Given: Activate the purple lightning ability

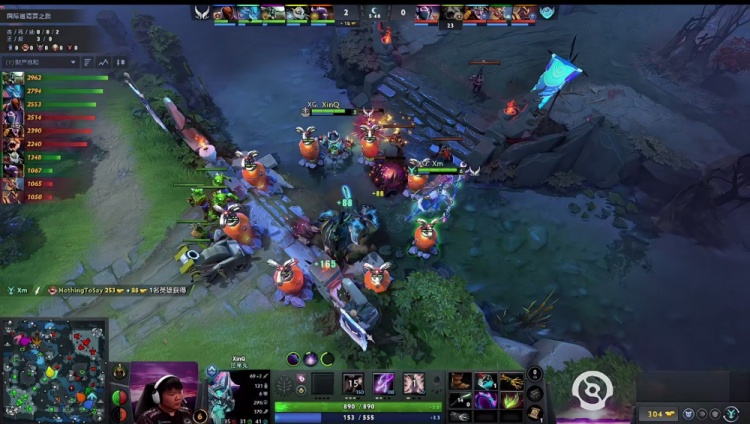Looking at the screenshot, I should pyautogui.click(x=383, y=383).
